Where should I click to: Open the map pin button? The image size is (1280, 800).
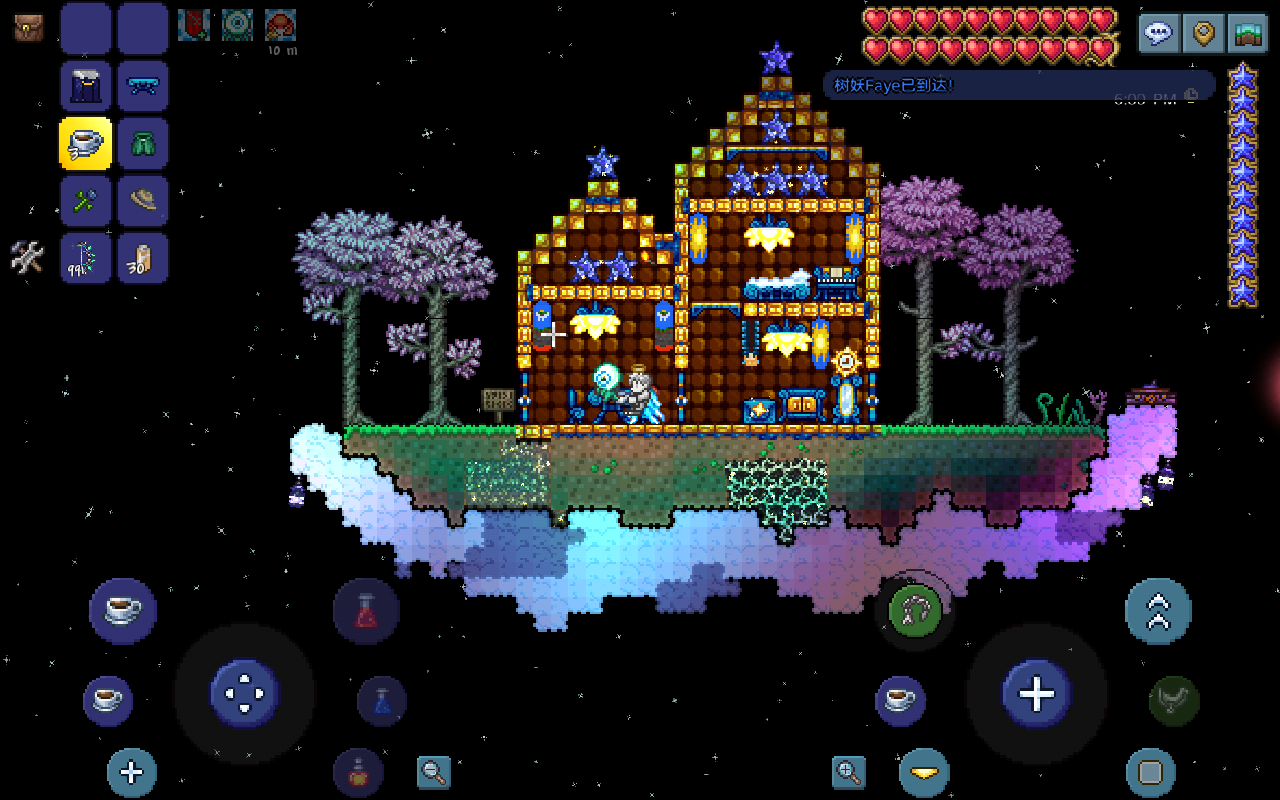coord(1203,33)
